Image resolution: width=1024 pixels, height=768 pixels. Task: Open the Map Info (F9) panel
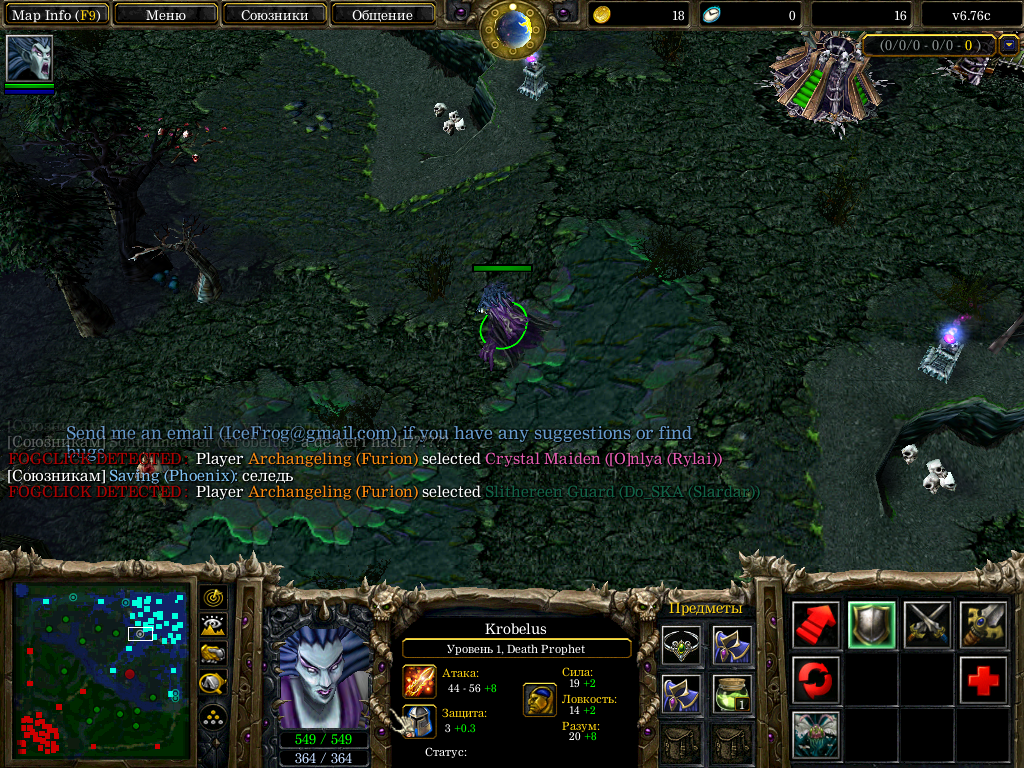56,15
